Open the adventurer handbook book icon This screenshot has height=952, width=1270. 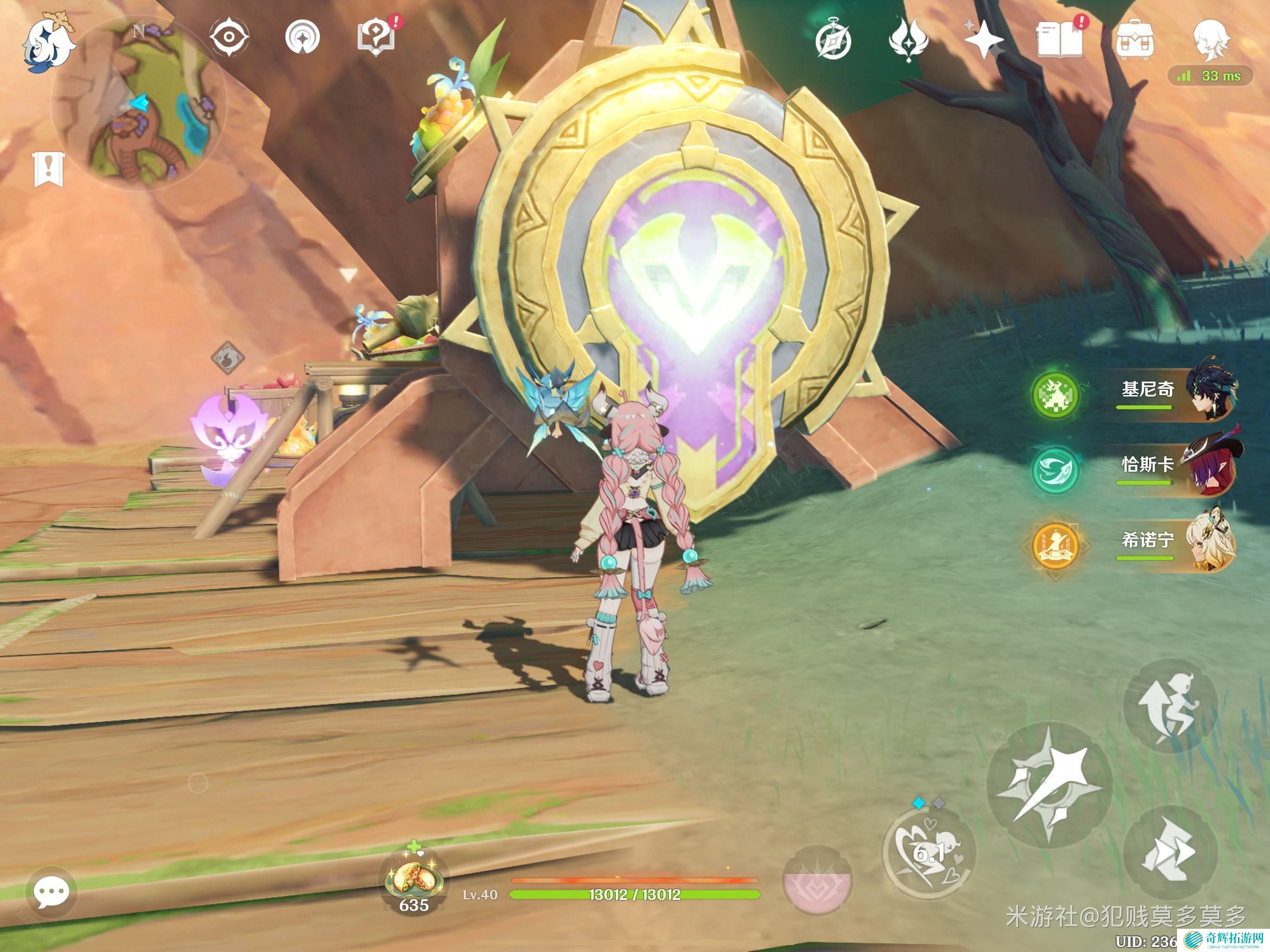point(1058,40)
